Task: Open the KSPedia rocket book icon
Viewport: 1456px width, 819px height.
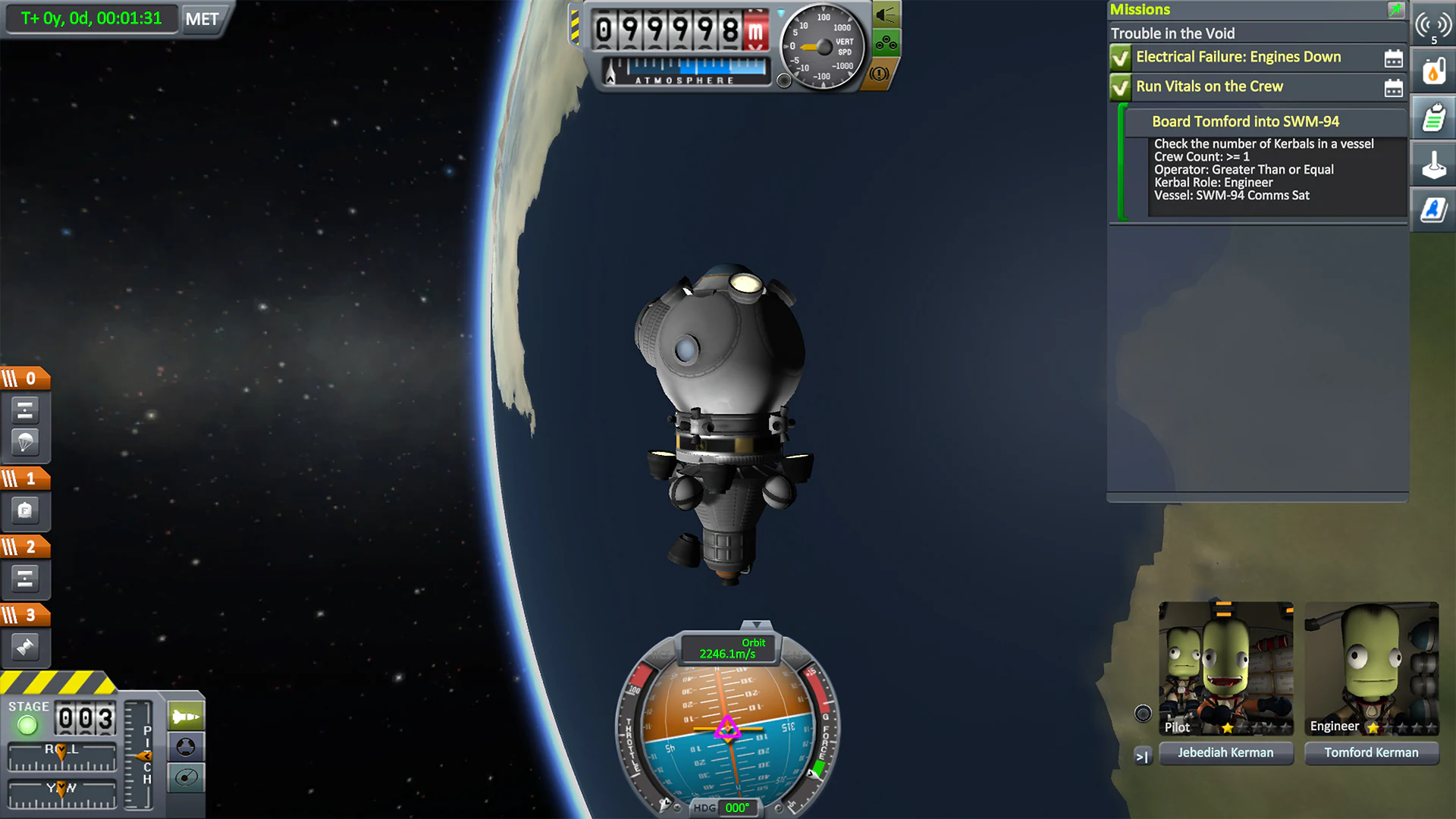Action: click(x=1433, y=209)
